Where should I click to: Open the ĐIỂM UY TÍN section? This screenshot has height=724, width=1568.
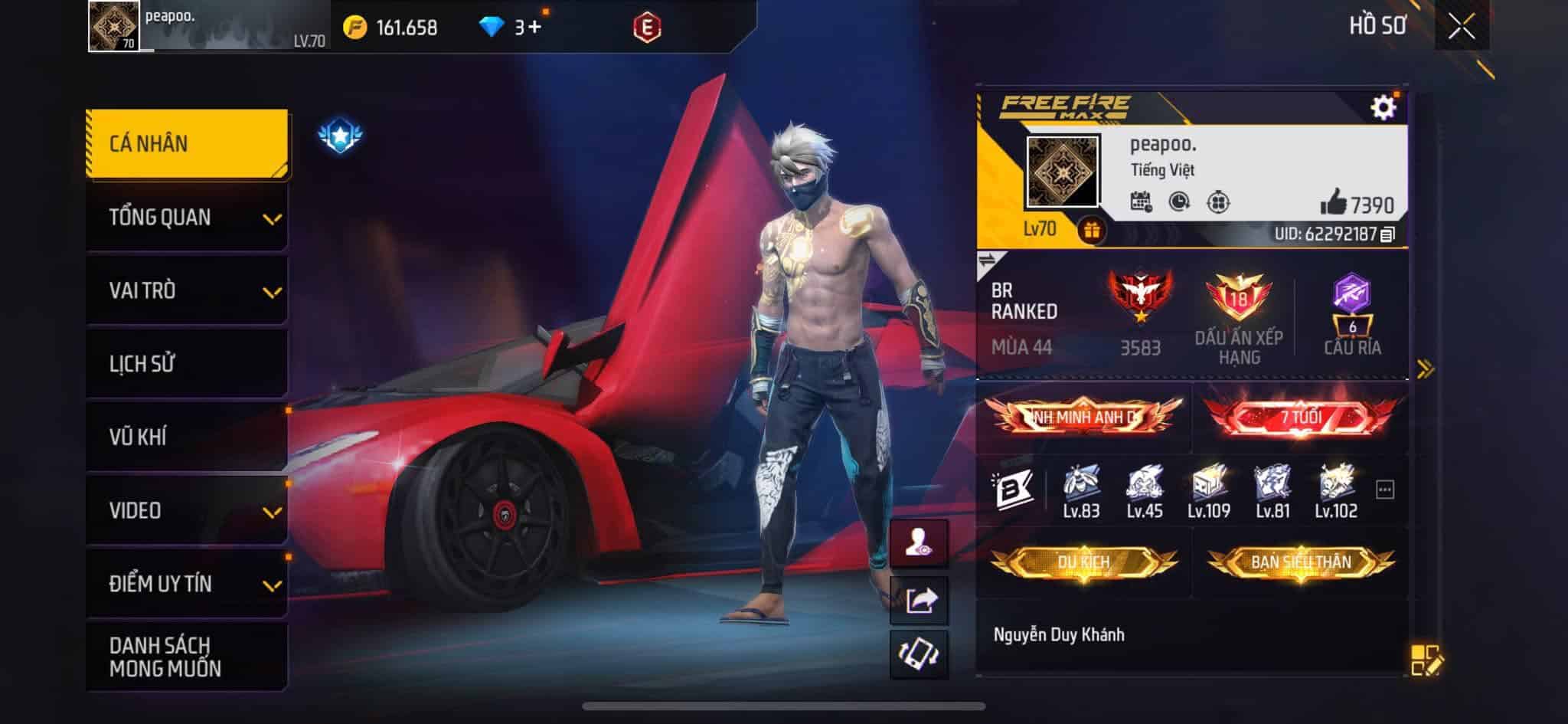pos(187,584)
